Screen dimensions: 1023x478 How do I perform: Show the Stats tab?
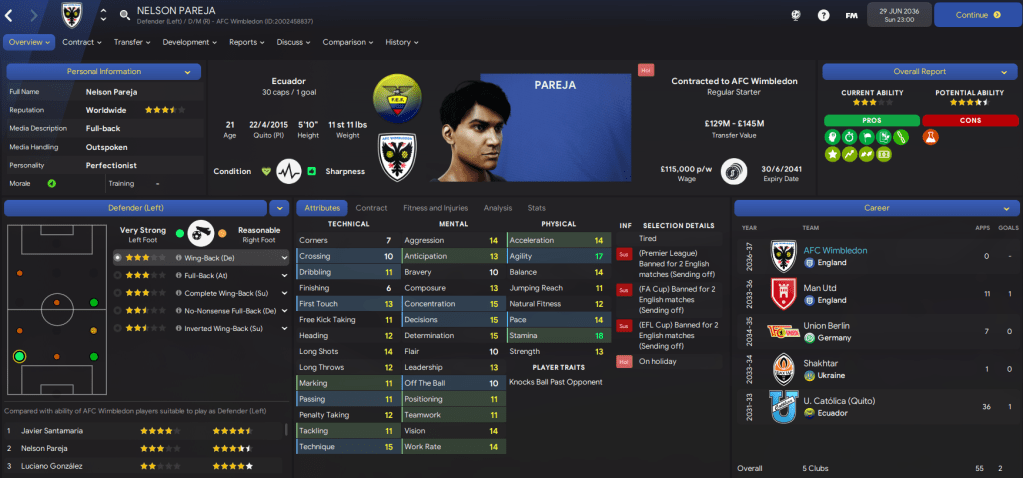tap(537, 208)
